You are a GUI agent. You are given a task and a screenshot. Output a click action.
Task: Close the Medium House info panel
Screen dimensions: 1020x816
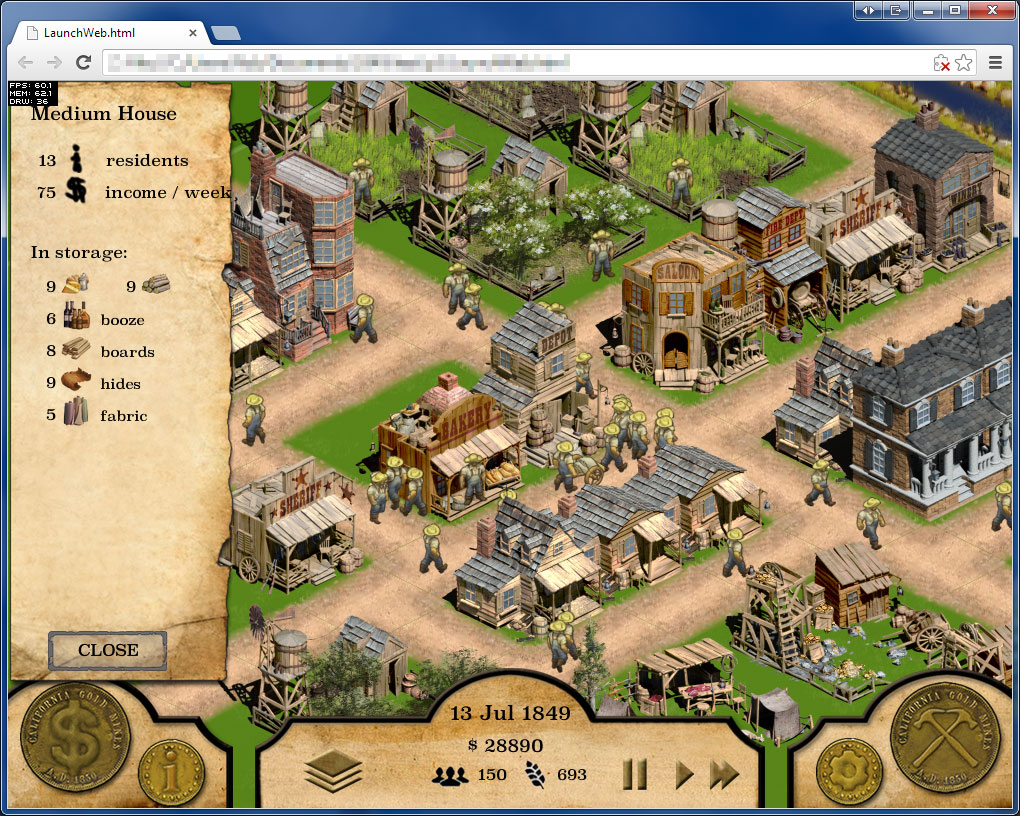107,650
